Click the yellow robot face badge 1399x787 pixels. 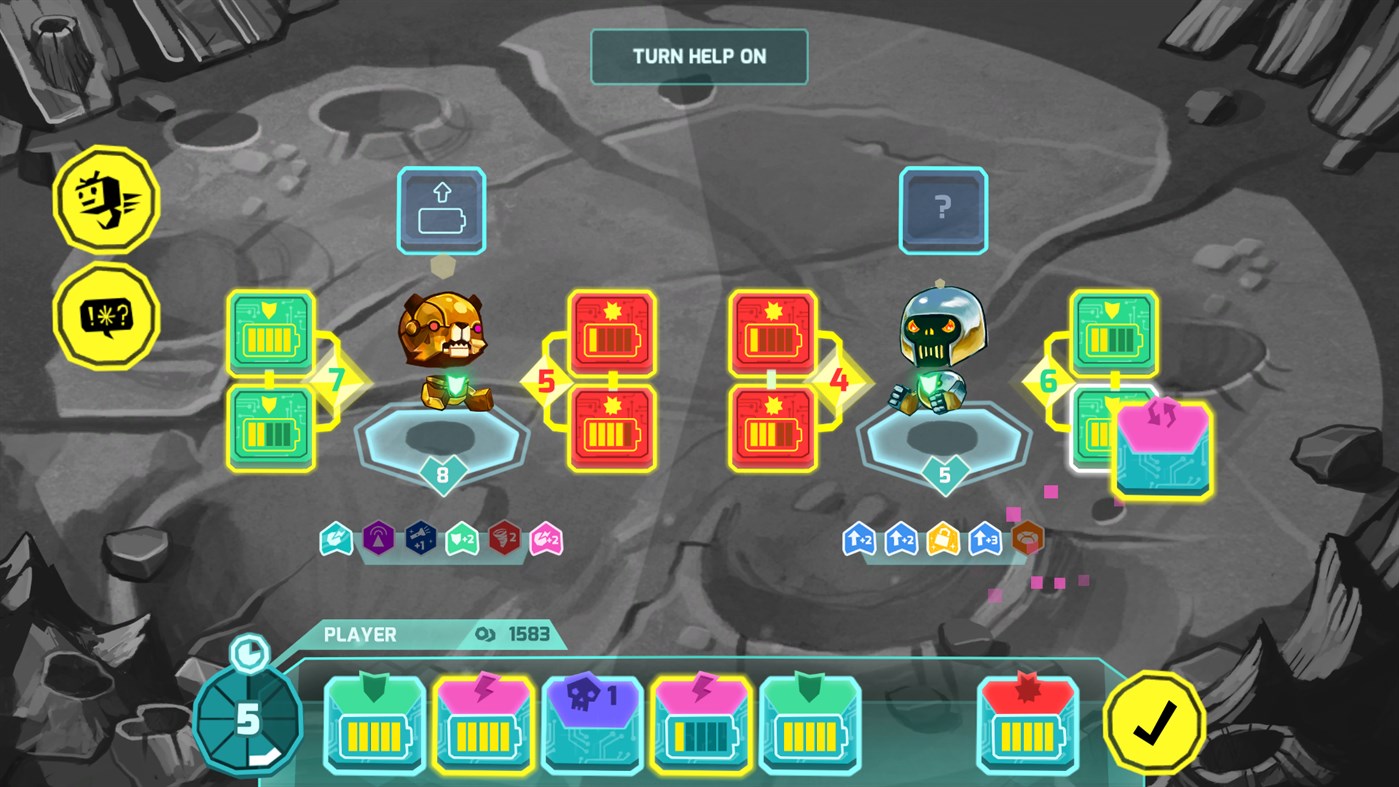click(x=106, y=199)
